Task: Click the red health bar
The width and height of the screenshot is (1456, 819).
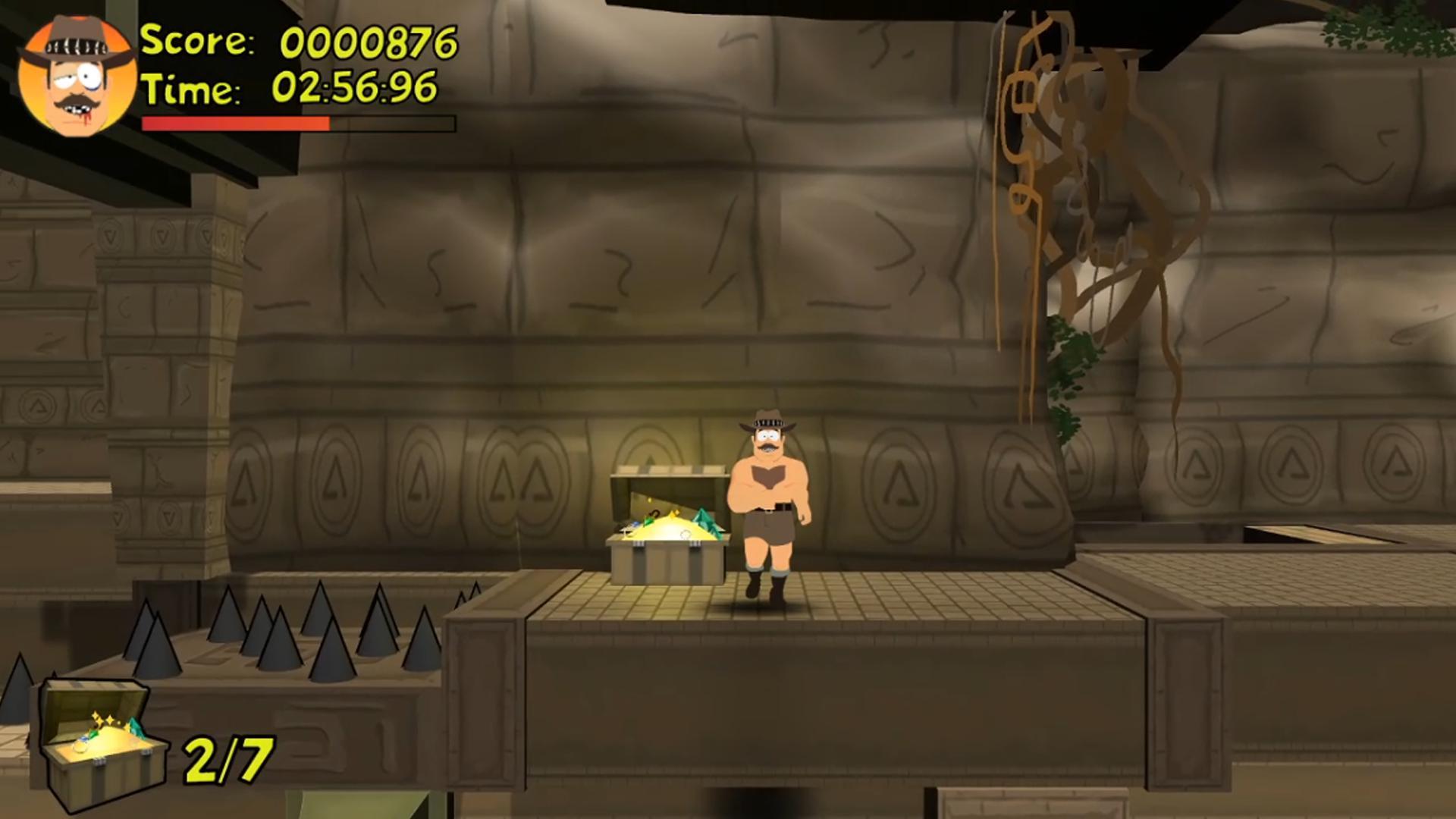Action: tap(235, 123)
